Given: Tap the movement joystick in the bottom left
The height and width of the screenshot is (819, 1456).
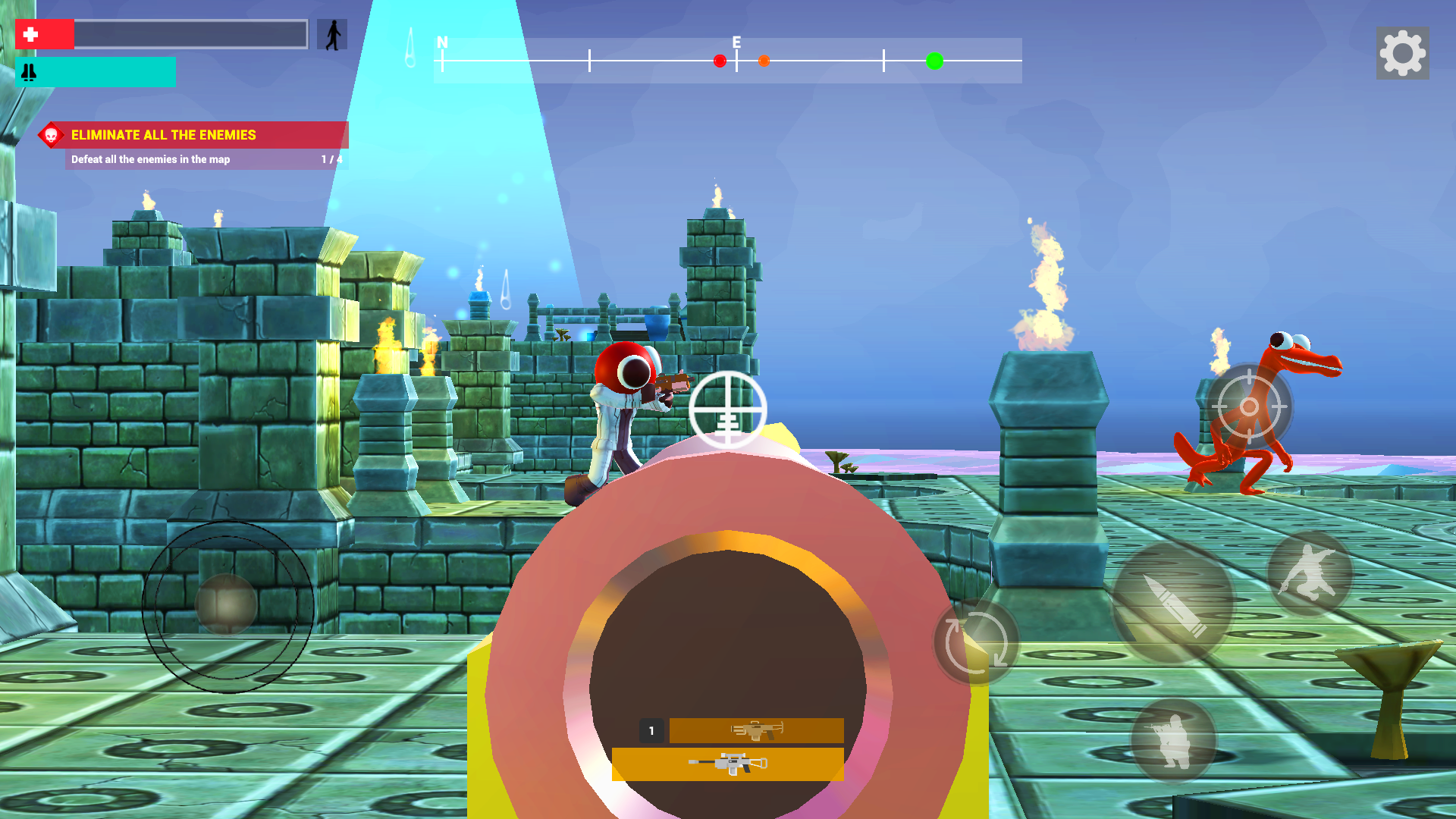Looking at the screenshot, I should [x=226, y=603].
